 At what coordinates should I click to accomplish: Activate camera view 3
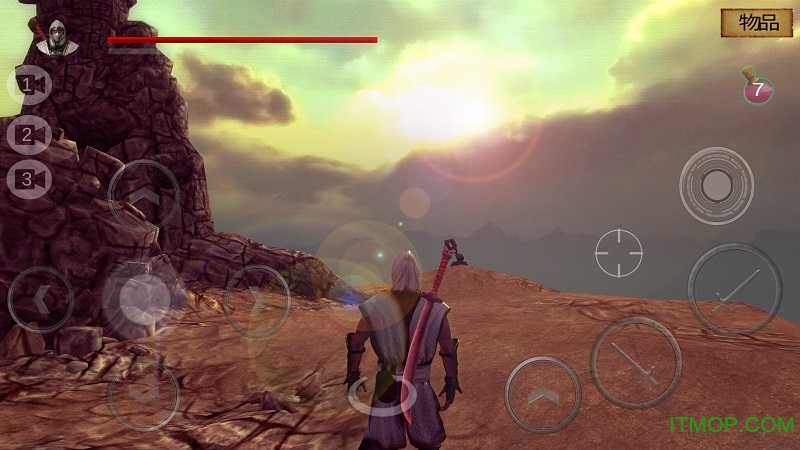29,180
